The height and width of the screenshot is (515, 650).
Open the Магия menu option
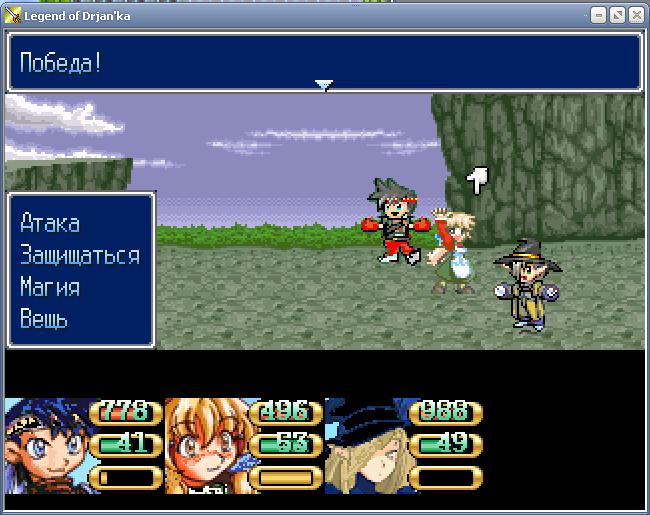tap(50, 287)
